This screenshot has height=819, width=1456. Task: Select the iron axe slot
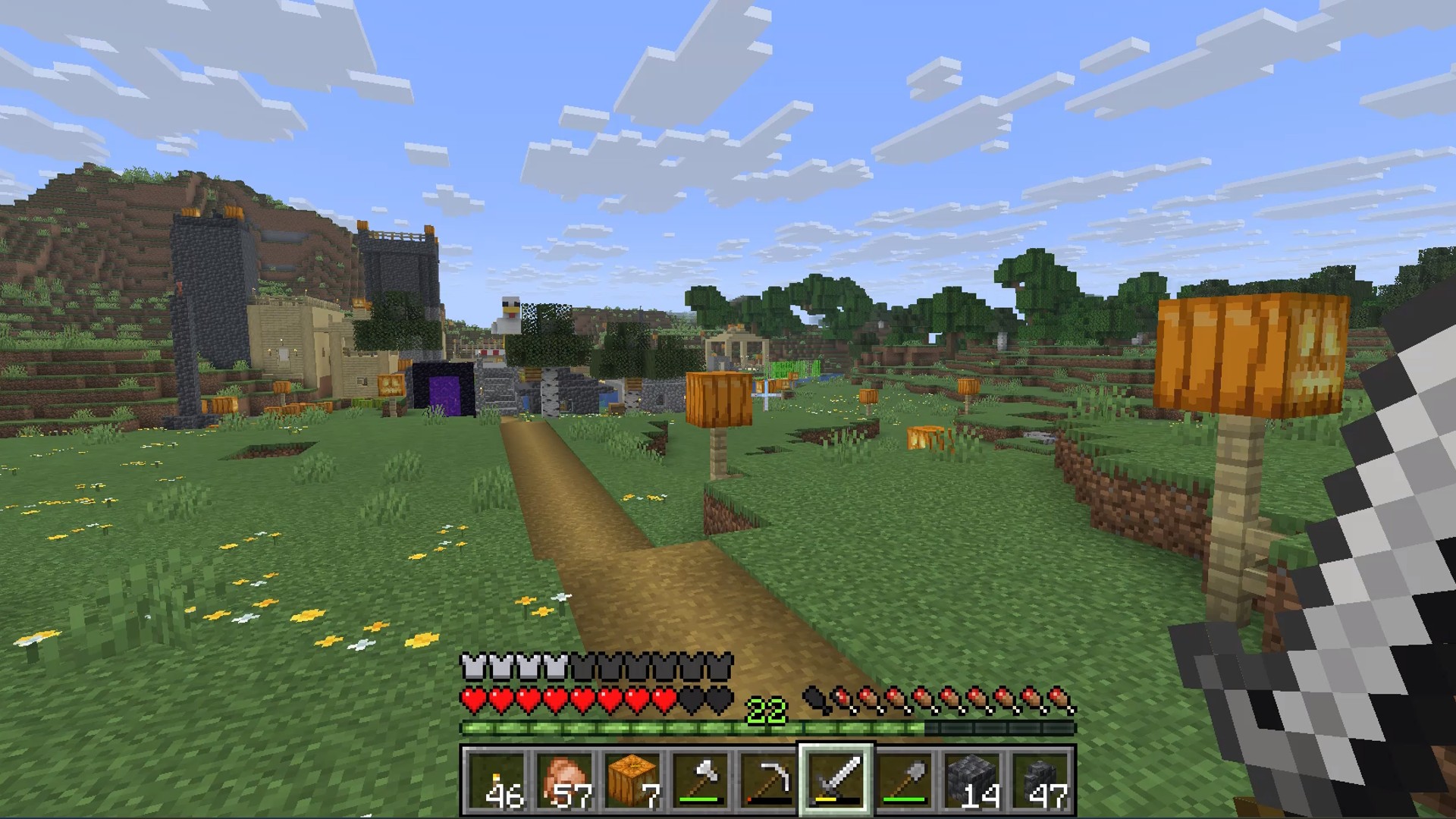click(700, 780)
